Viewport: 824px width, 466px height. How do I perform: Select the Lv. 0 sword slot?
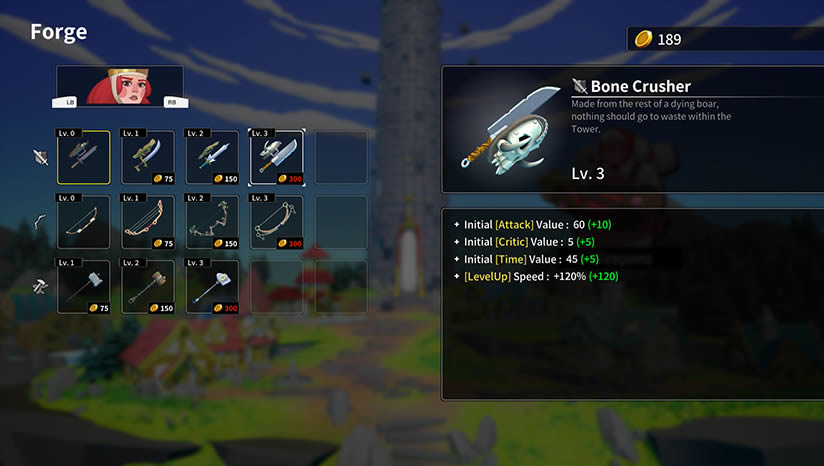[x=84, y=158]
